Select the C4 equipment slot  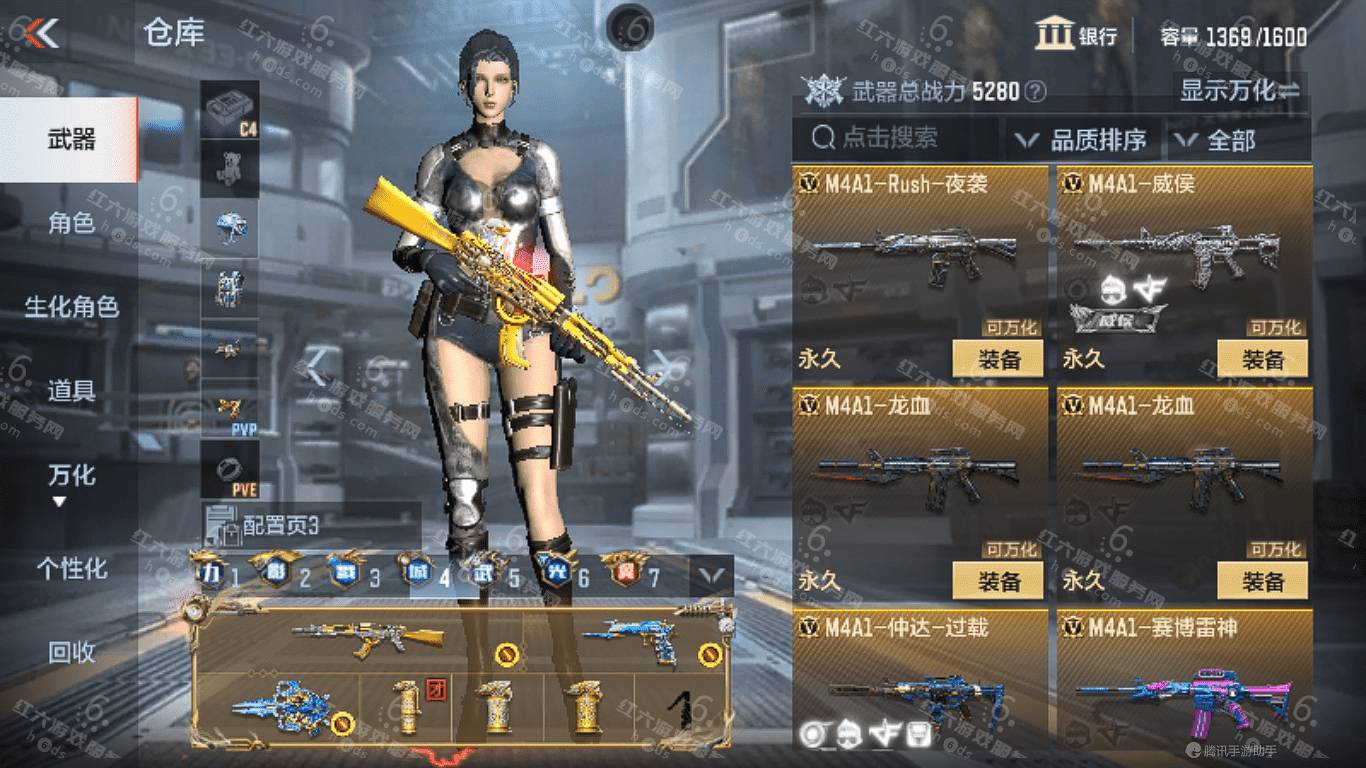tap(230, 110)
